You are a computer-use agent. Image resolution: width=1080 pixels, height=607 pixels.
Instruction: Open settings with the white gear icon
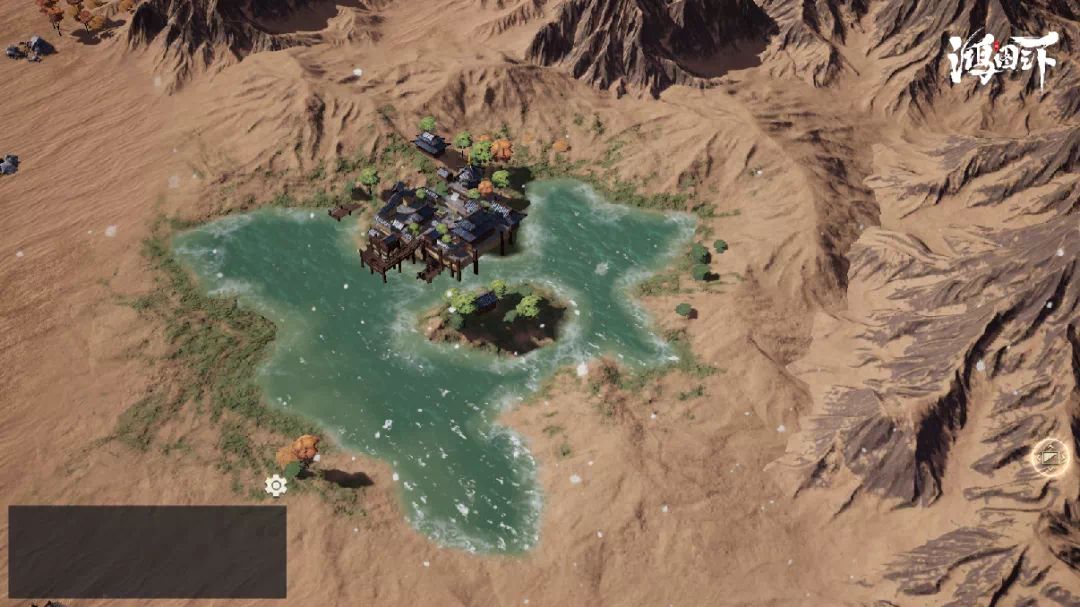click(276, 486)
